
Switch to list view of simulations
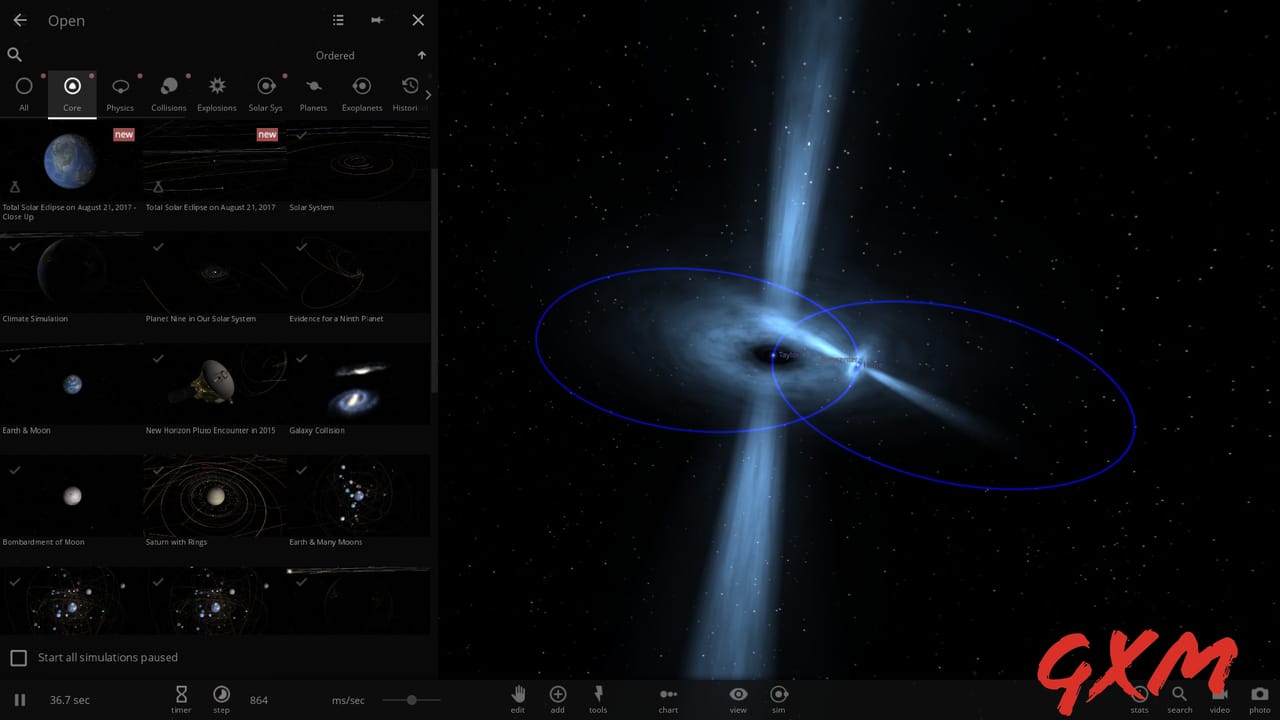pos(338,19)
